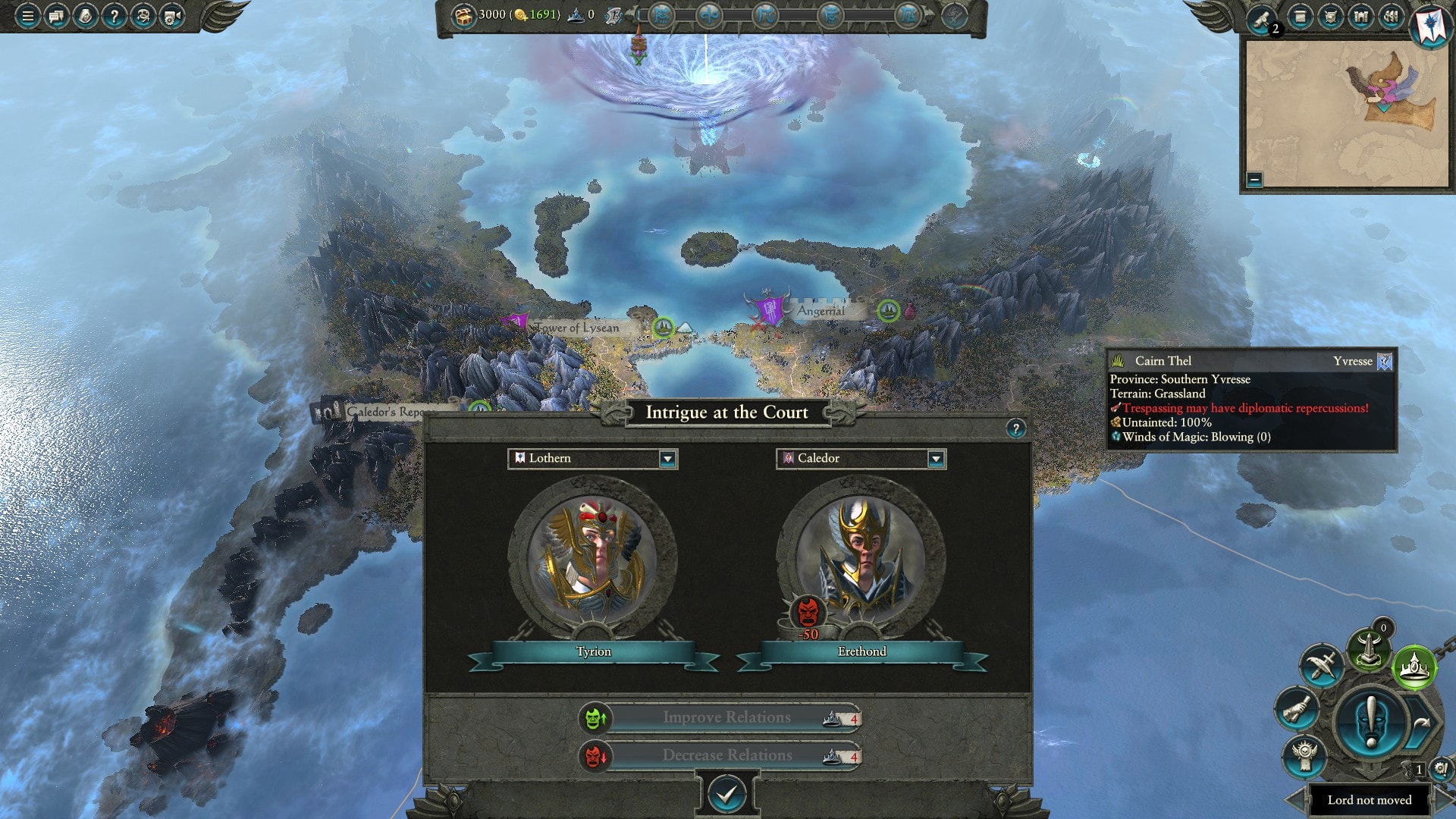The image size is (1456, 819).
Task: Open the castle provinces list
Action: point(1361,16)
